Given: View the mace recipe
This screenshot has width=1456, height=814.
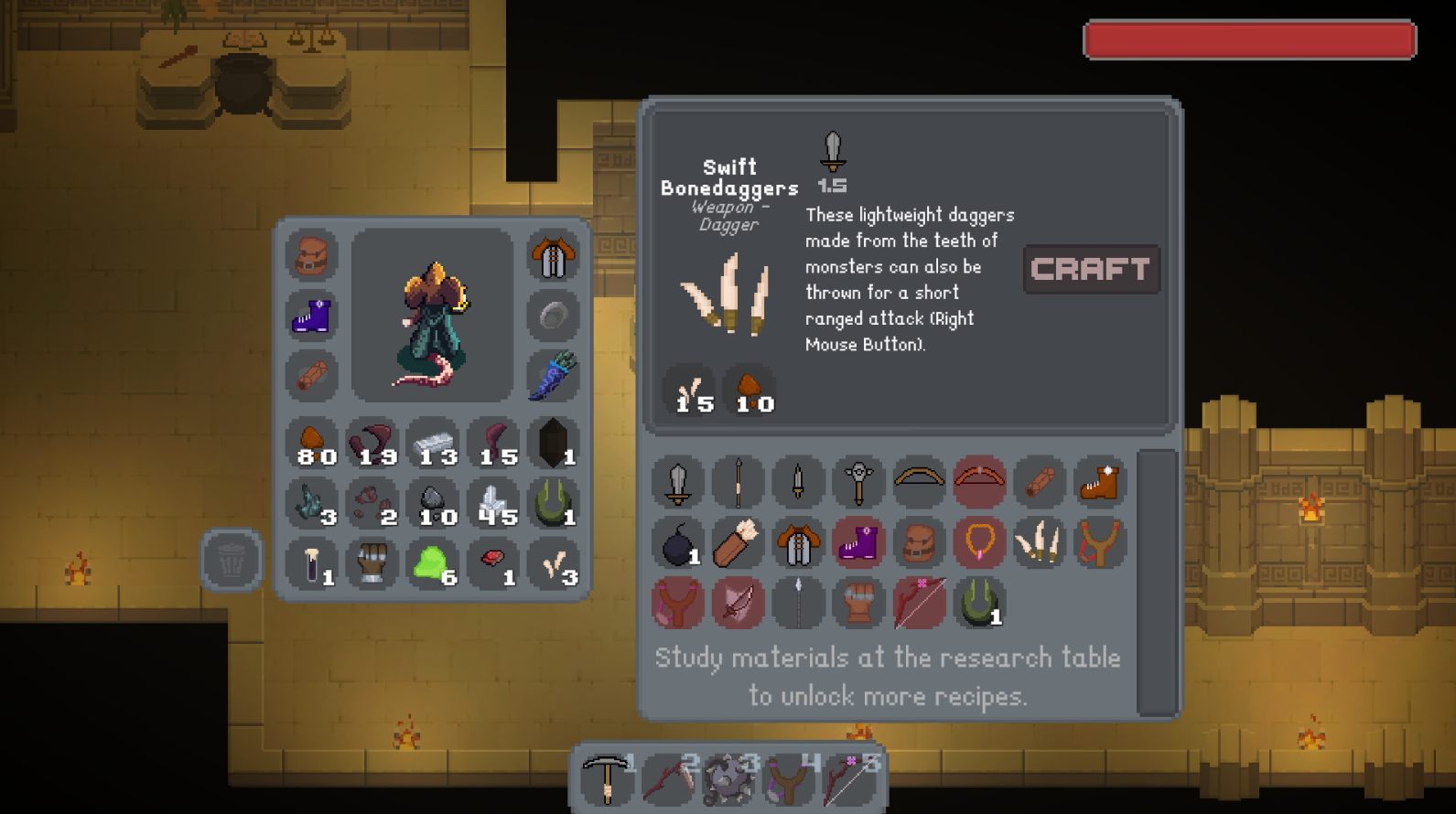Looking at the screenshot, I should 858,482.
